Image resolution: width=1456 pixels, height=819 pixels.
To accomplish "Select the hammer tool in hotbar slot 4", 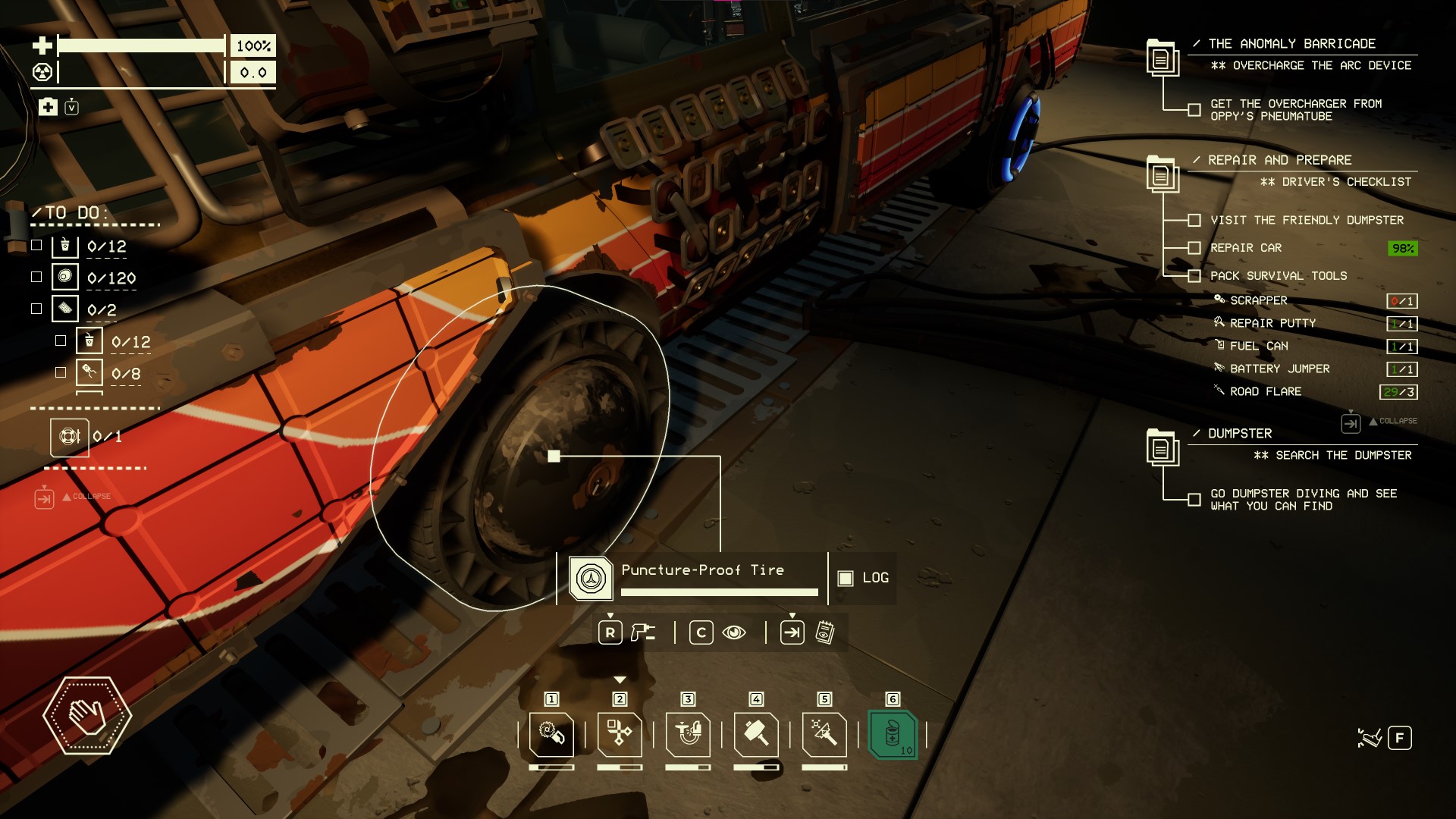I will 756,734.
